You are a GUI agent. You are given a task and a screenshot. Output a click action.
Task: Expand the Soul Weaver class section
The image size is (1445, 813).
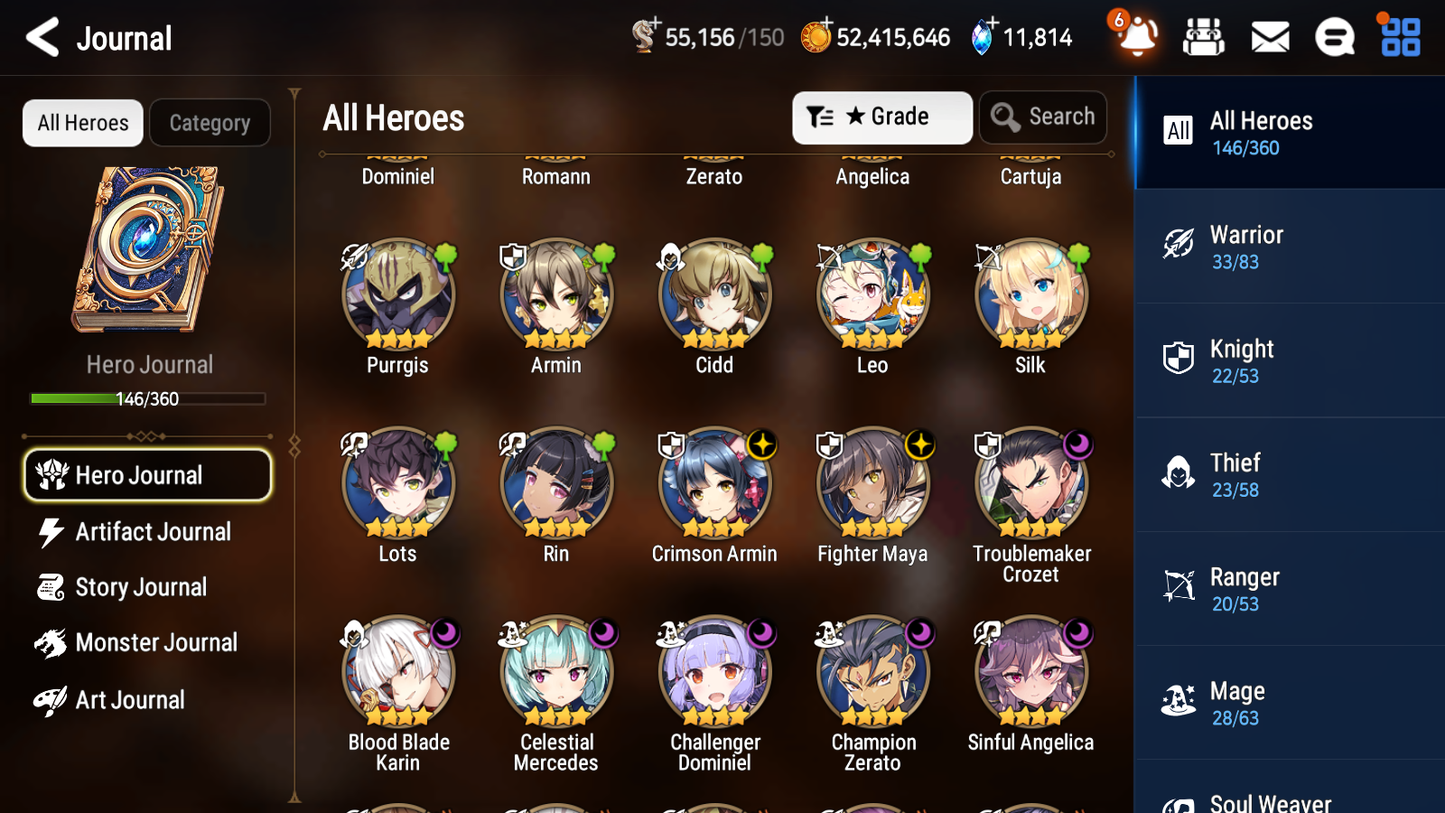tap(1288, 795)
